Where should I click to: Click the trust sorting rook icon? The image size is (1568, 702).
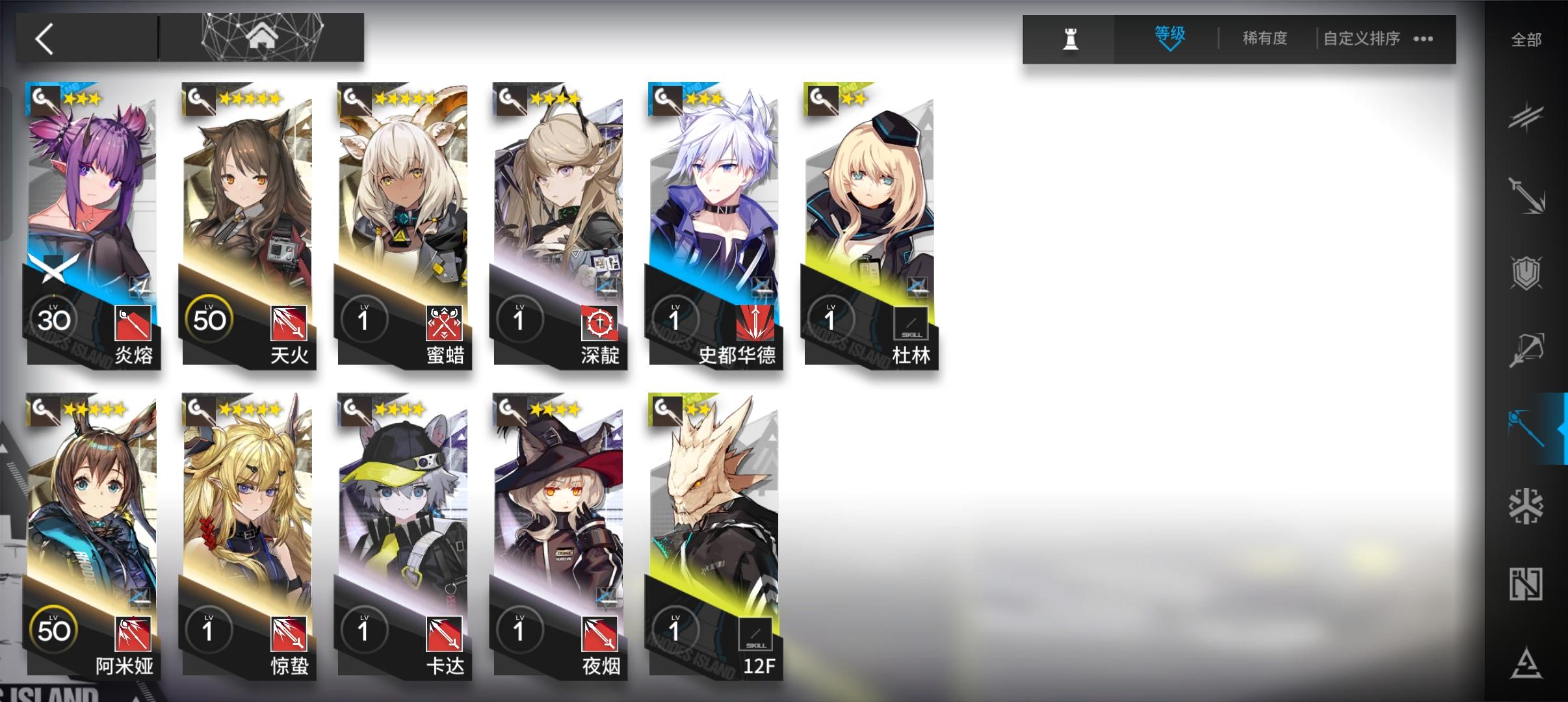click(1070, 39)
